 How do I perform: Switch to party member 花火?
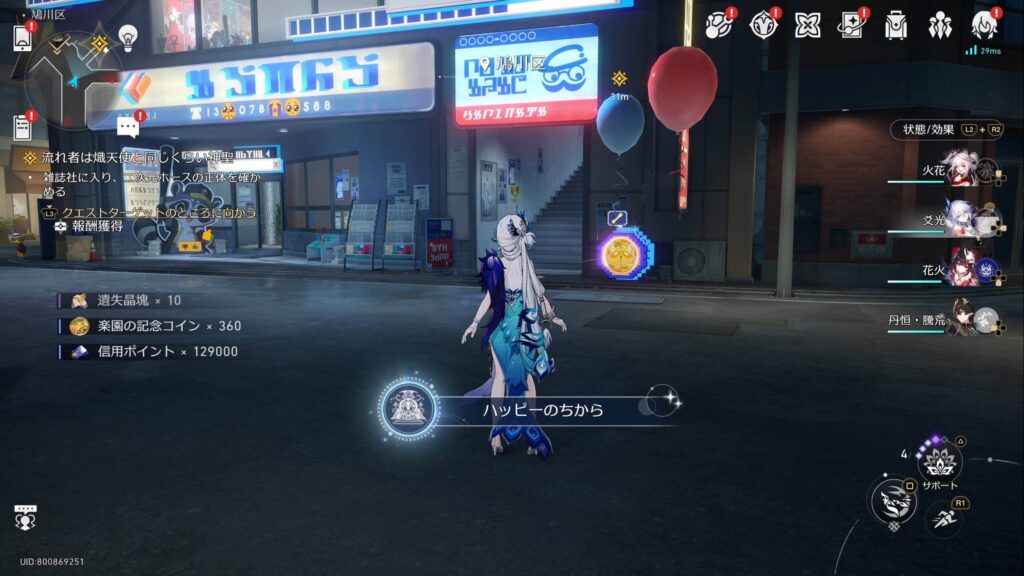(958, 270)
